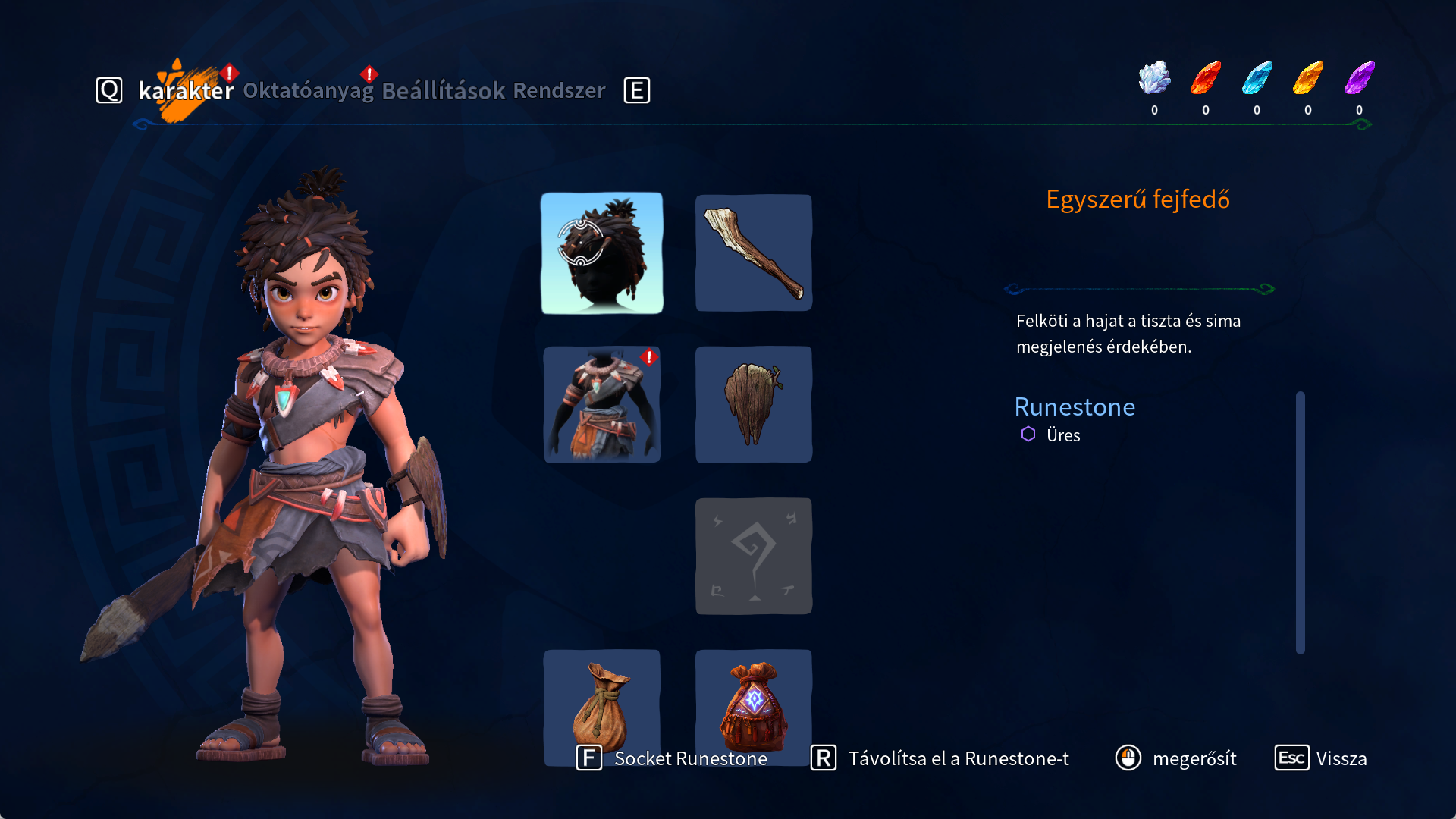
Task: Select the empty Üres runestone socket
Action: tap(1051, 435)
